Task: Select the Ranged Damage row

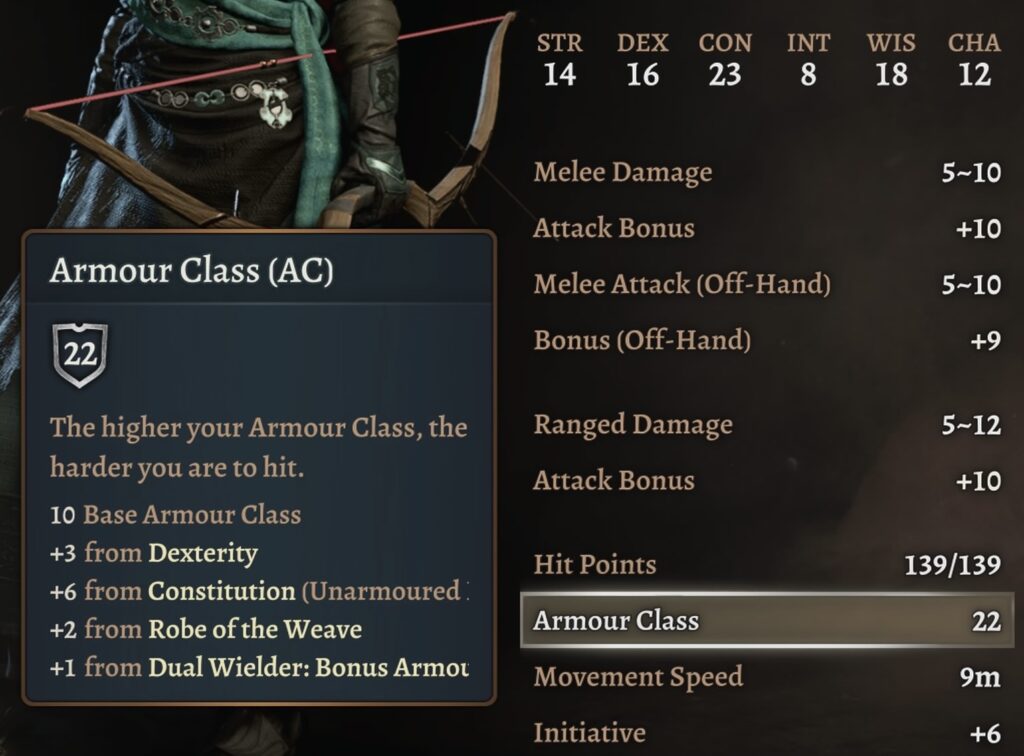Action: pyautogui.click(x=766, y=425)
